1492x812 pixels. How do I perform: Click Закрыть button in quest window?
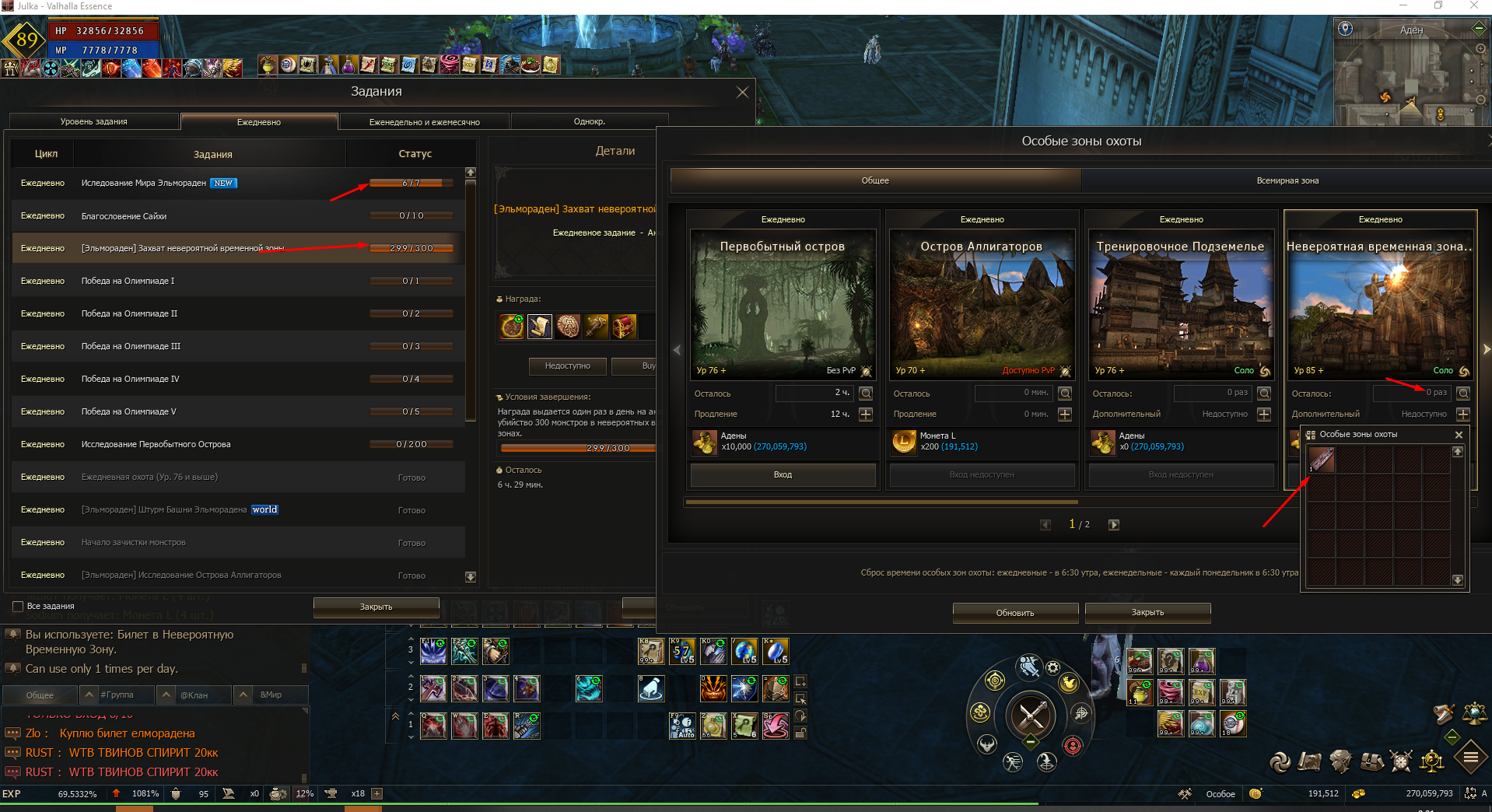point(376,607)
